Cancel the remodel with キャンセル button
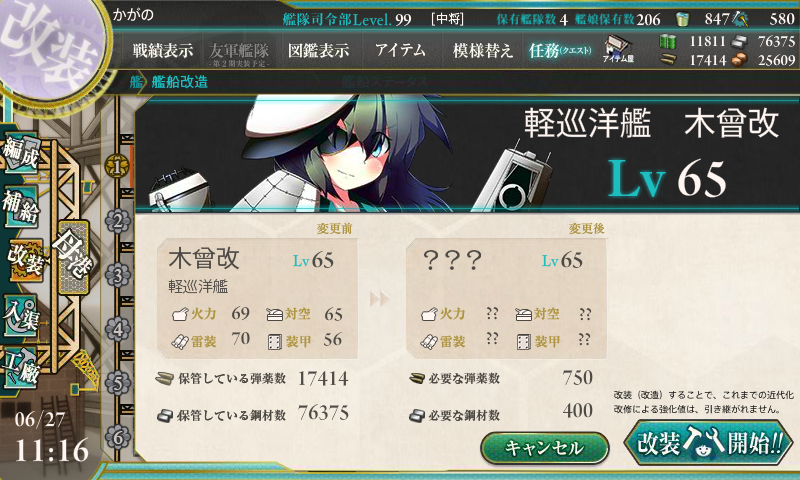 (544, 447)
